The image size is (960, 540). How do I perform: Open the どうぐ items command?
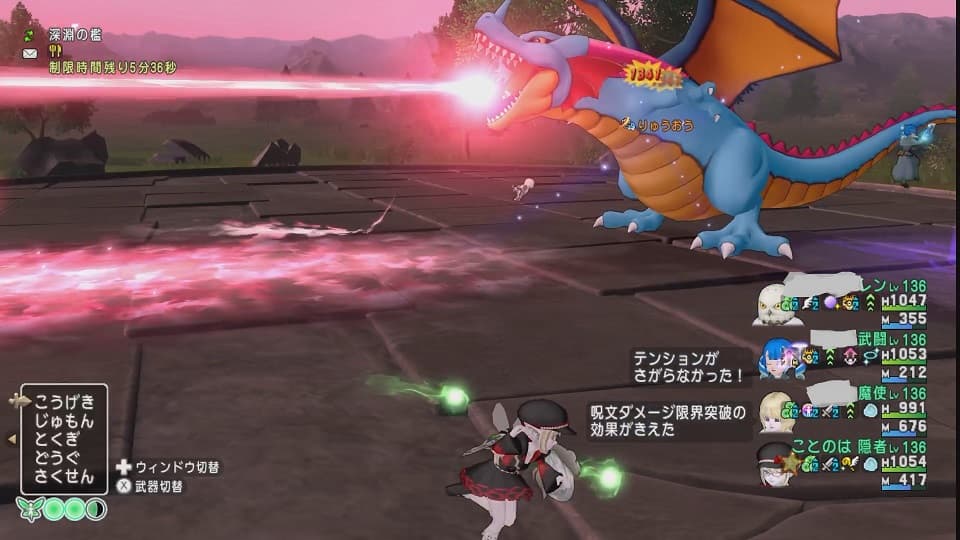(64, 457)
